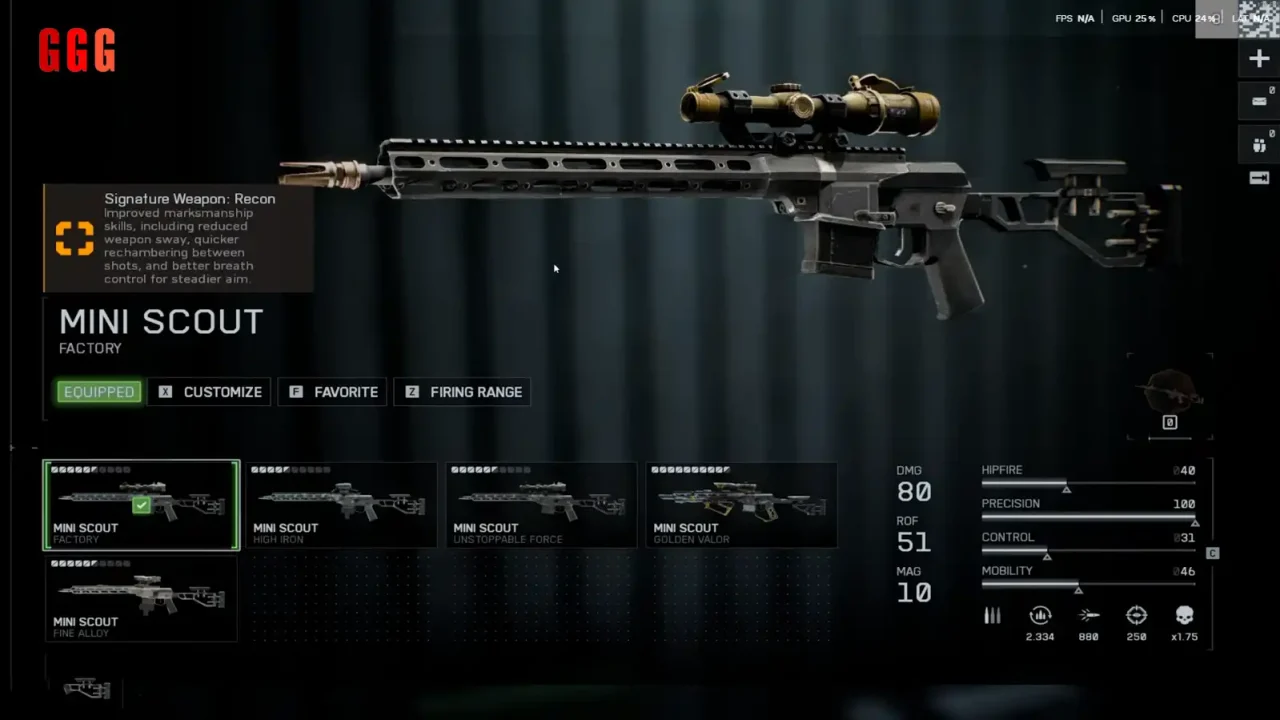
Task: Open the Customize weapon menu
Action: tap(210, 392)
